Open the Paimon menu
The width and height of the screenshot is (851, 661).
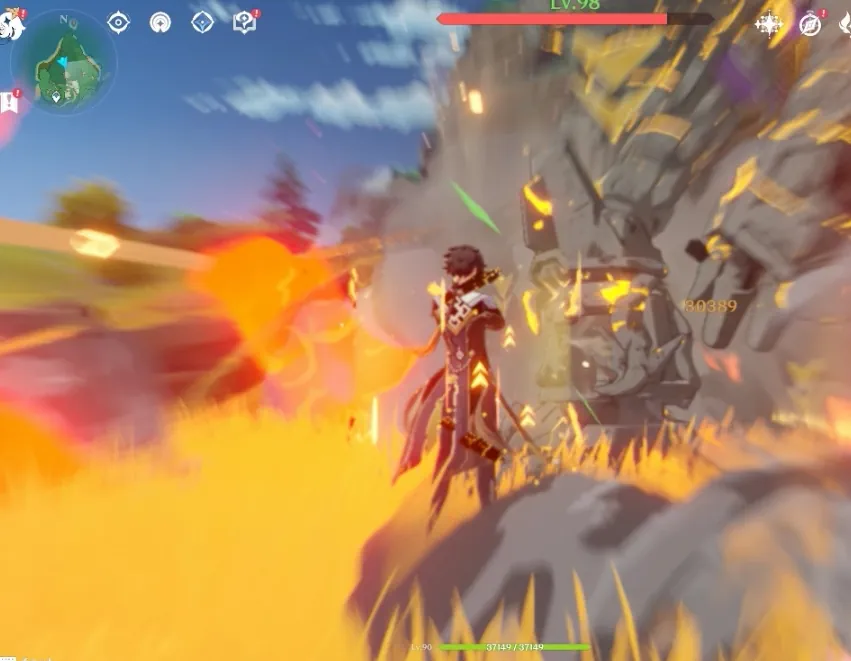pyautogui.click(x=10, y=24)
